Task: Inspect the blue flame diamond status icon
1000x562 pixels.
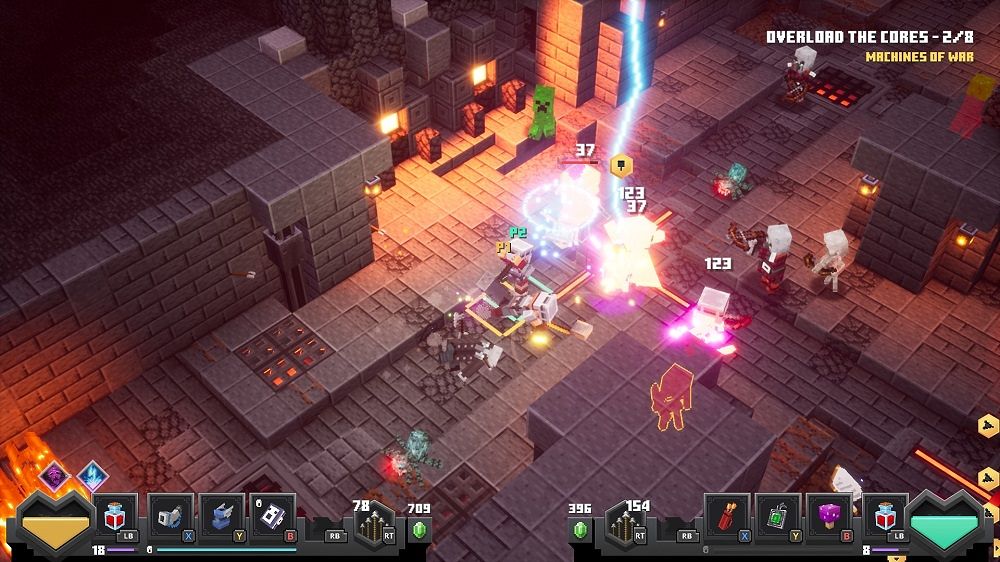Action: click(x=92, y=474)
